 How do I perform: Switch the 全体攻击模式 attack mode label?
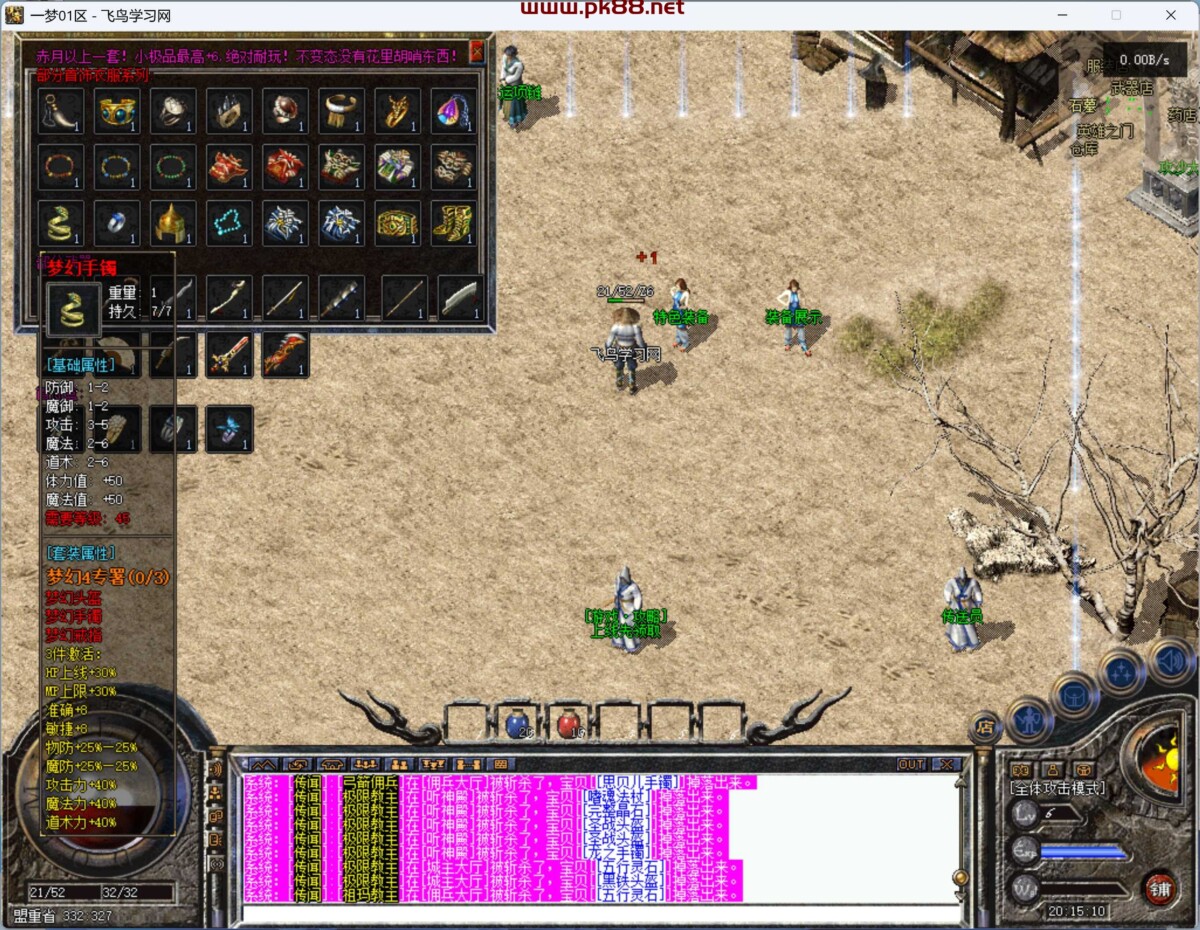[1058, 788]
